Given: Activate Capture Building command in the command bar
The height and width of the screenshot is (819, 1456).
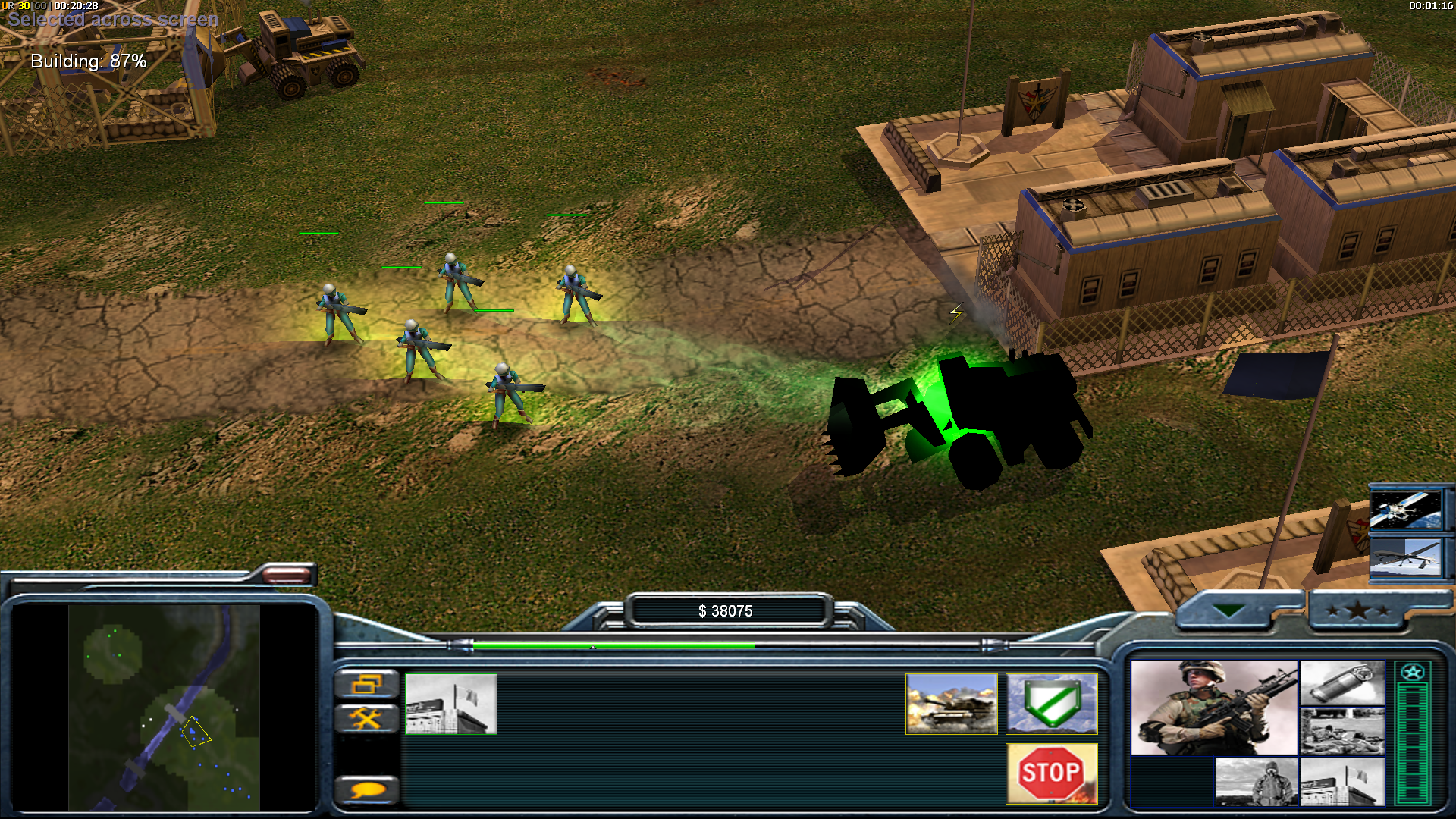Looking at the screenshot, I should click(x=451, y=704).
